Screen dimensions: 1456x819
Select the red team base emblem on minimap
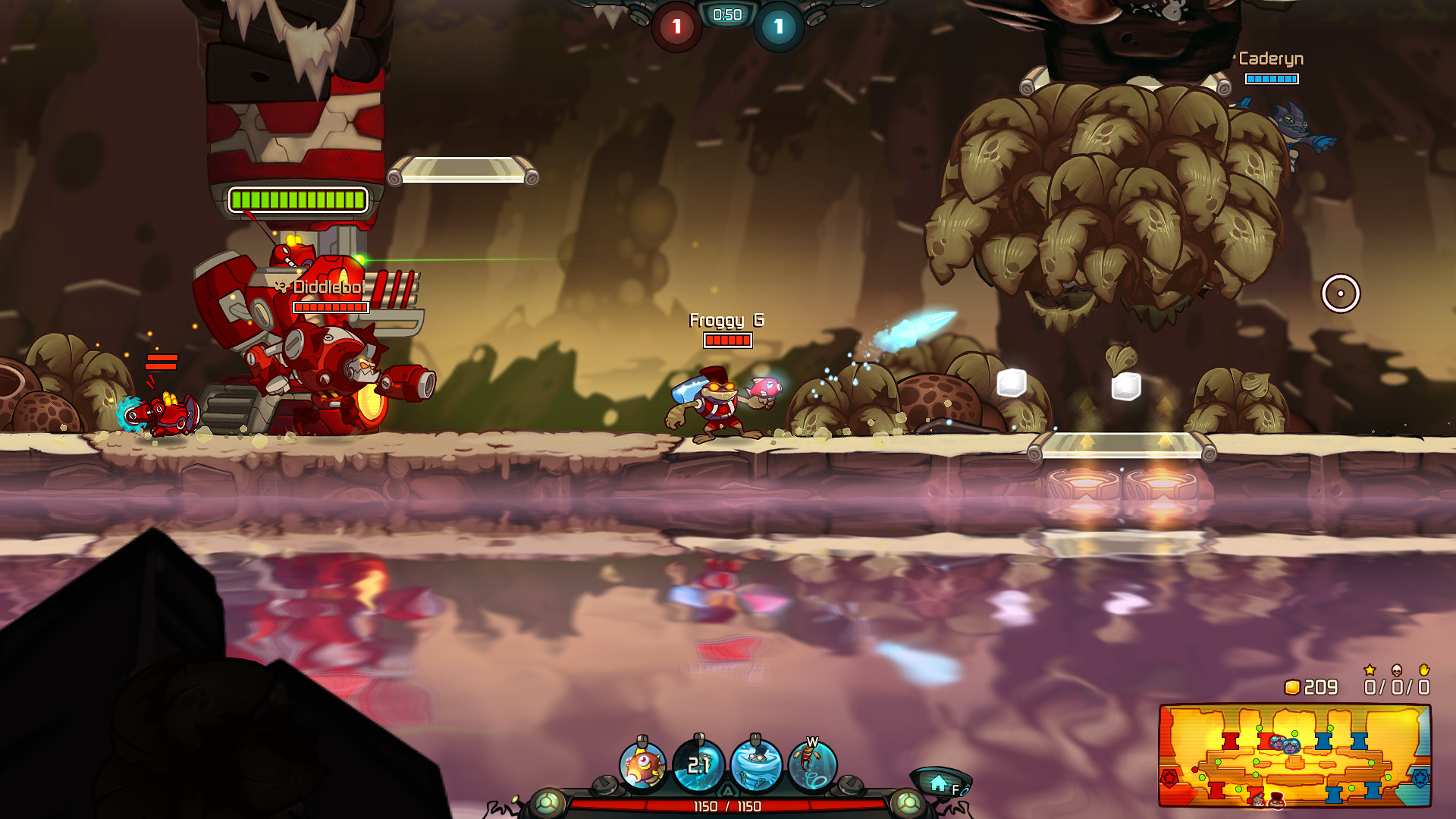point(1171,777)
